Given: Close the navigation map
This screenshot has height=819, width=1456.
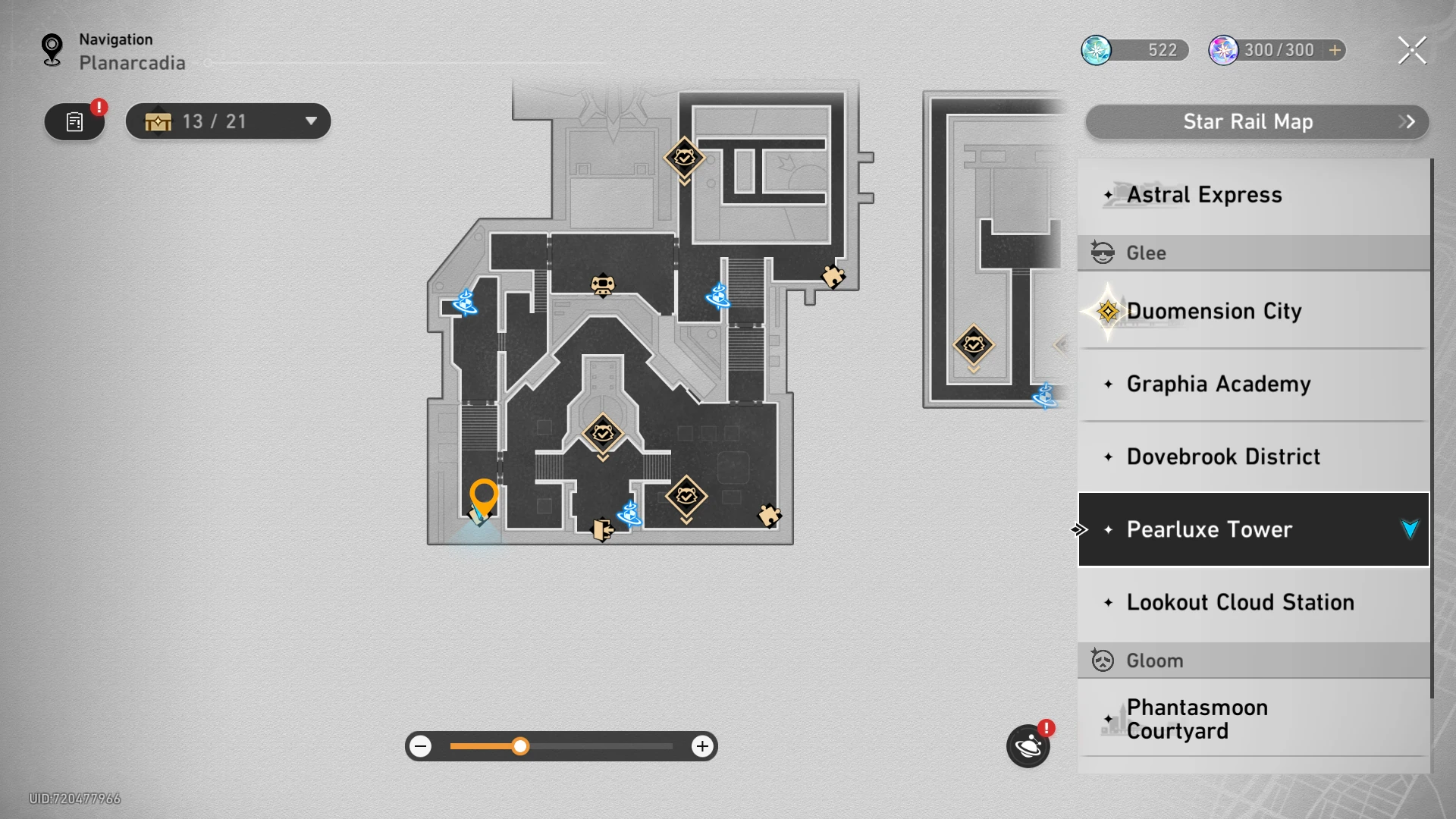Looking at the screenshot, I should tap(1411, 51).
